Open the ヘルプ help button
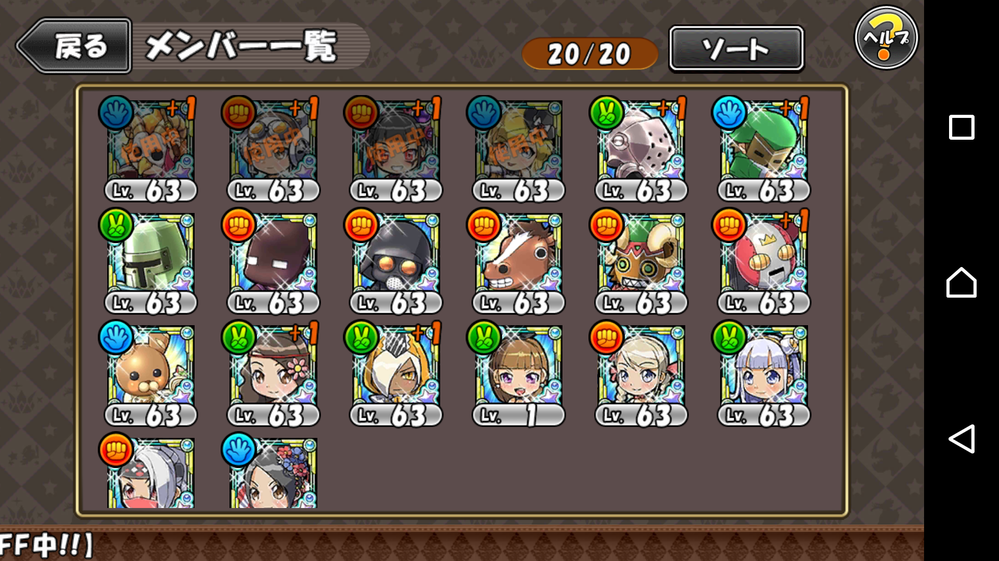The width and height of the screenshot is (999, 561). (x=885, y=39)
